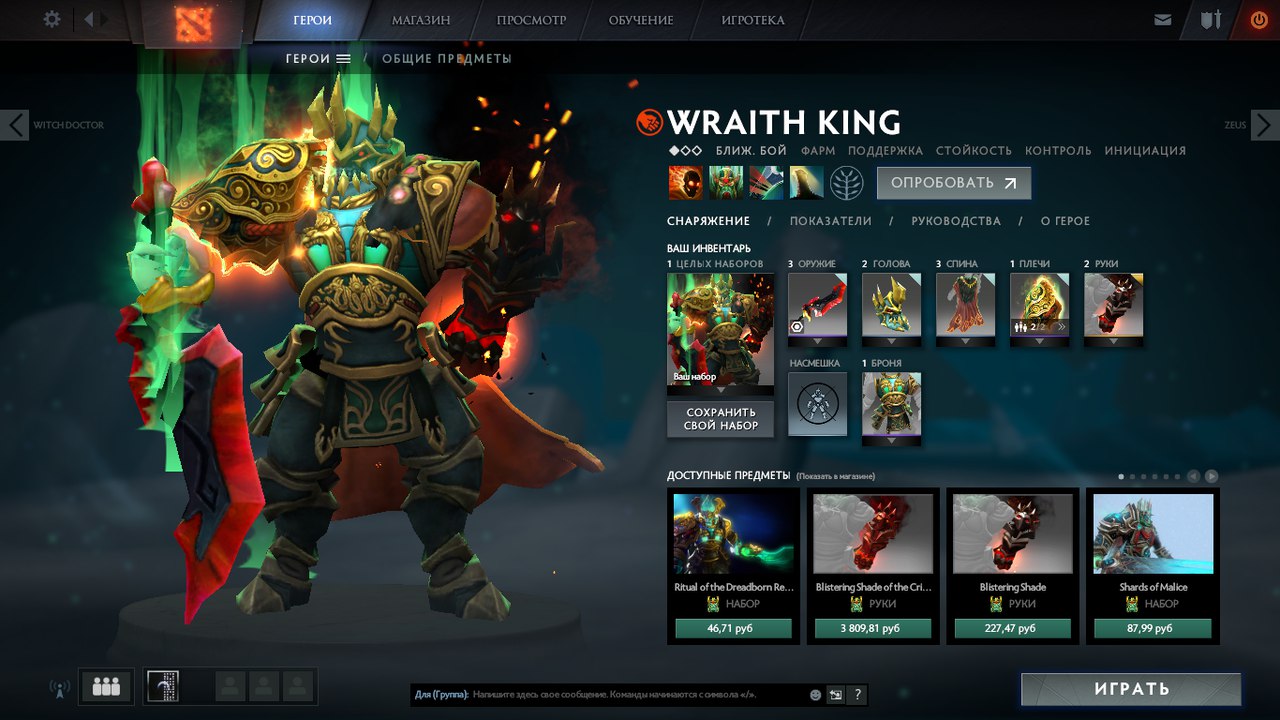
Task: Switch to the ПОКАЗАТЕЛИ stats section
Action: coord(830,221)
